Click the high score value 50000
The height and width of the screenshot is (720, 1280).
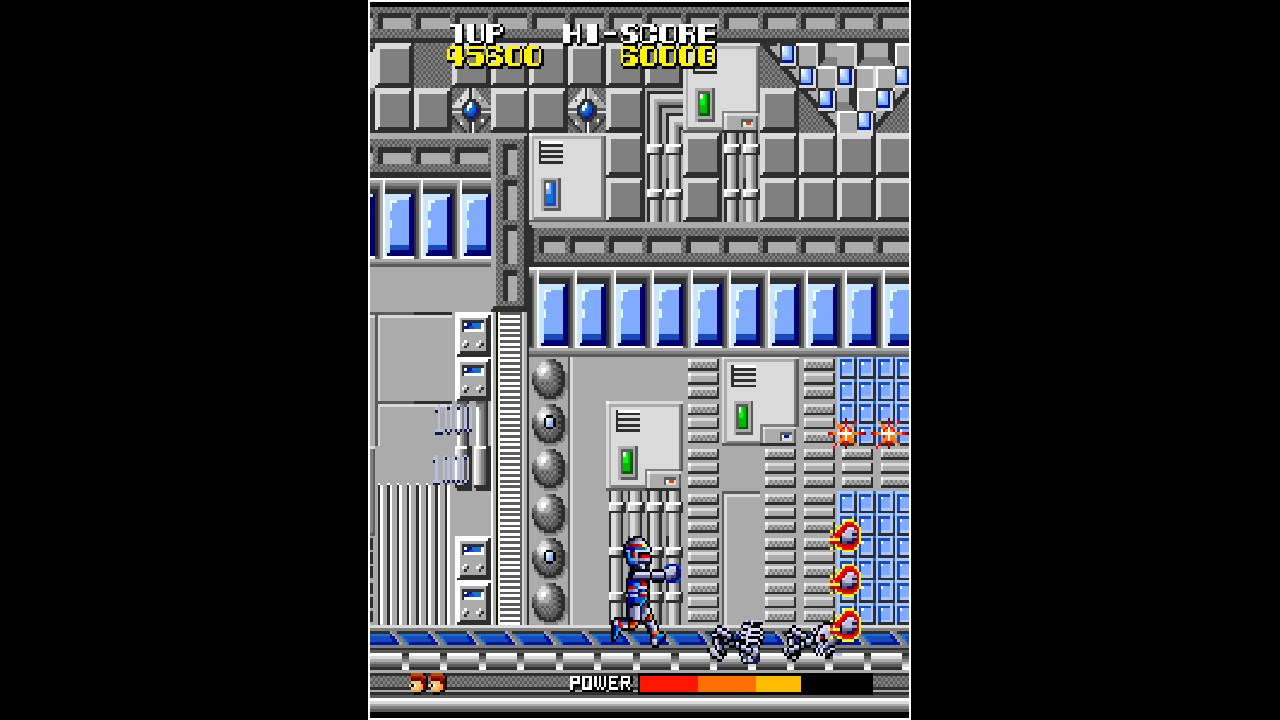pos(668,57)
